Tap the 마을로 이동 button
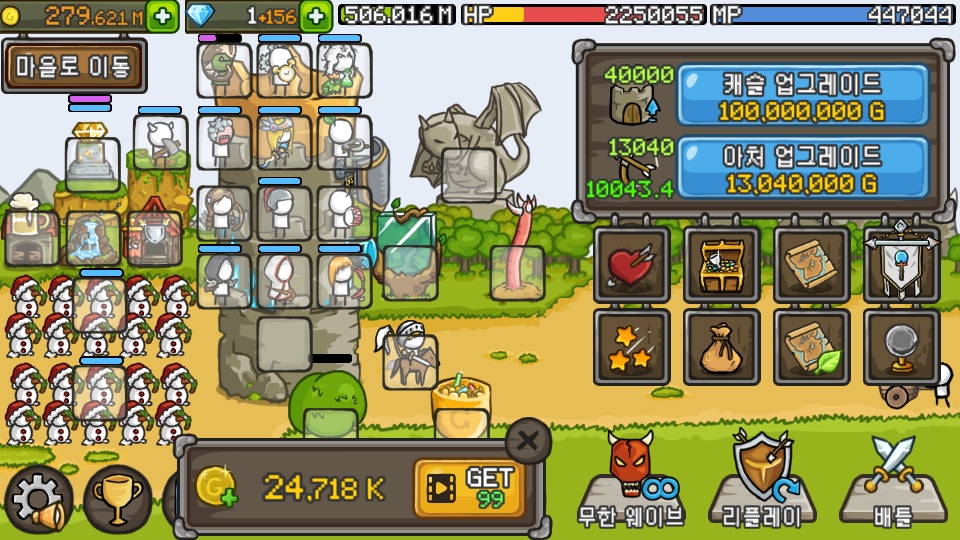 click(73, 66)
